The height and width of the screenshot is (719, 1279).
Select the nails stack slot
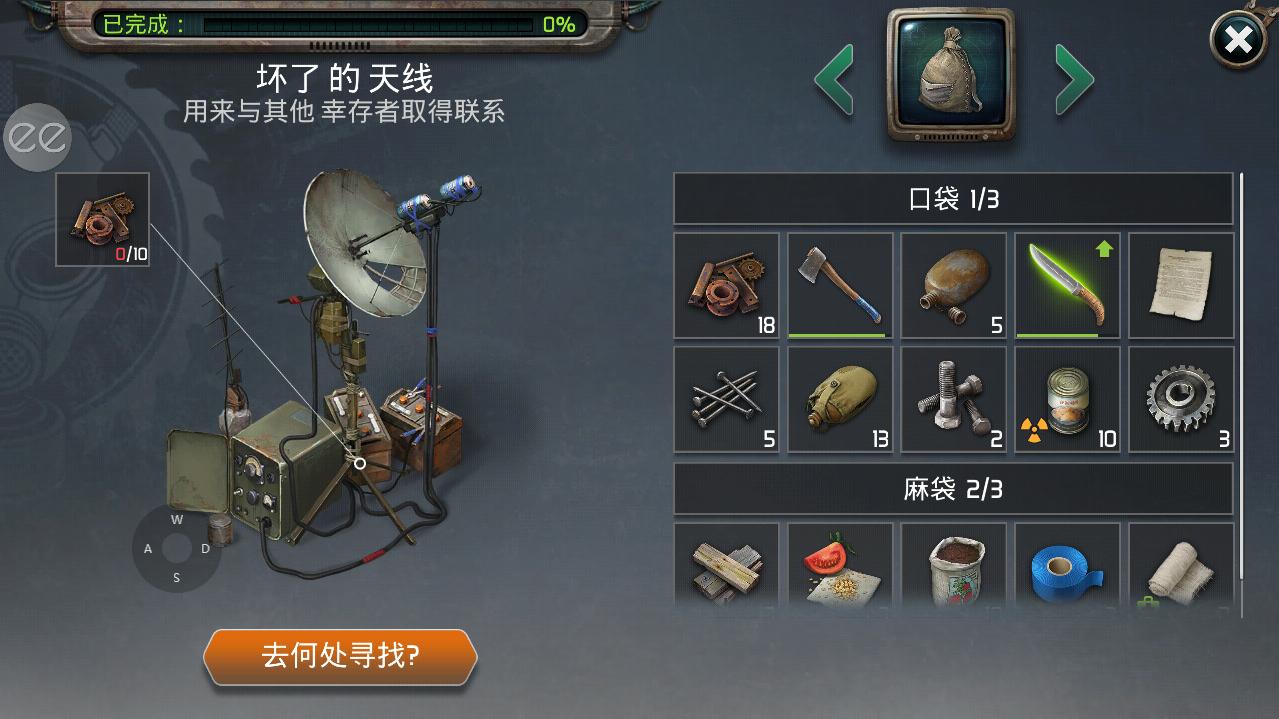click(x=726, y=400)
